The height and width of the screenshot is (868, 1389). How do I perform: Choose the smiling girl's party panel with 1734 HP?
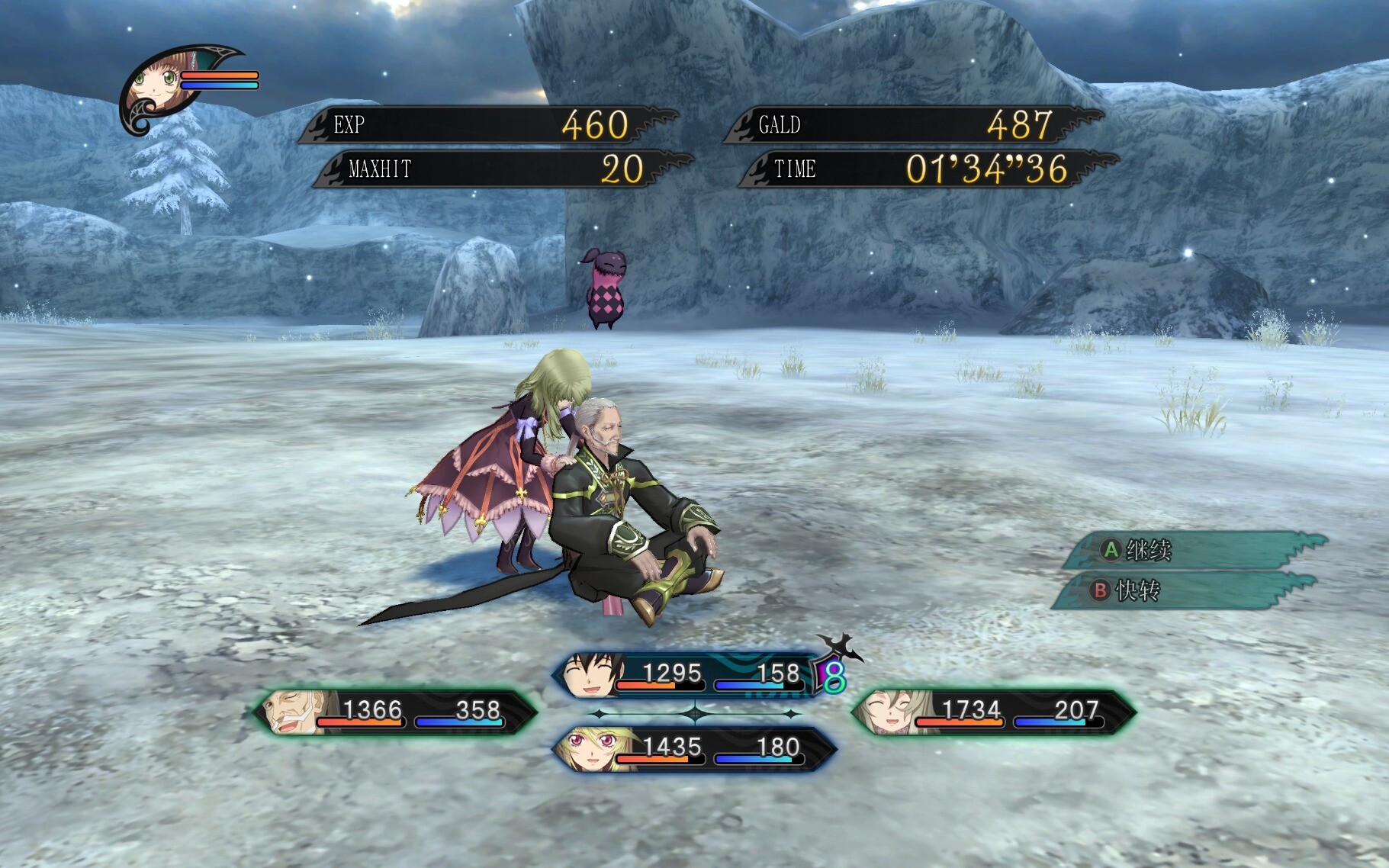coord(993,712)
